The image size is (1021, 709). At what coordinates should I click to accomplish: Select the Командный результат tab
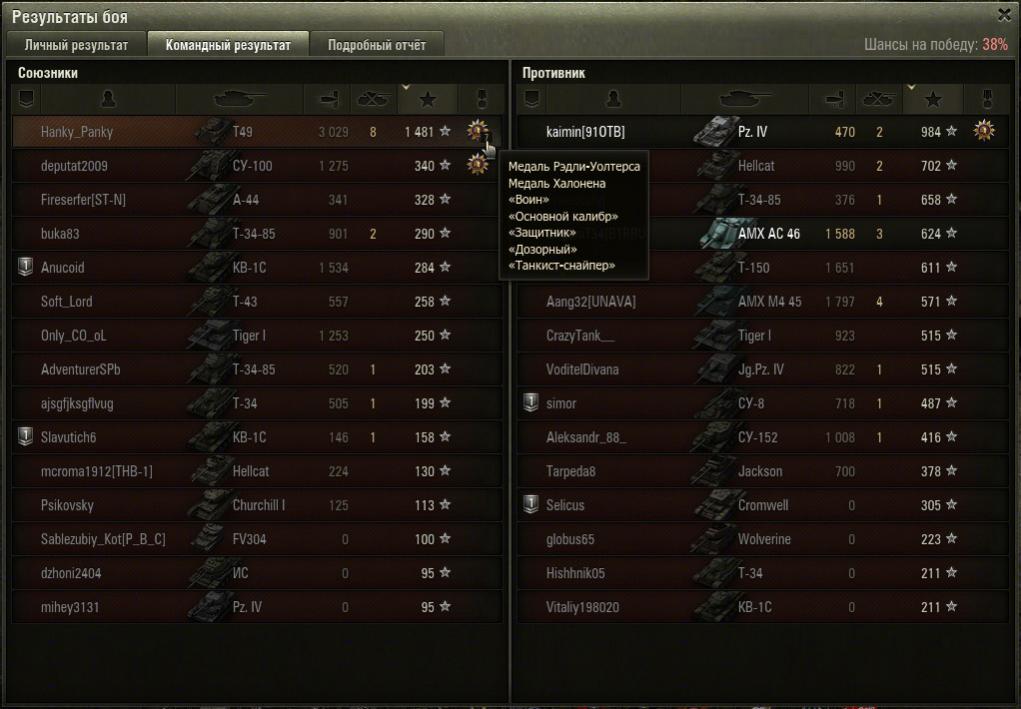(228, 45)
